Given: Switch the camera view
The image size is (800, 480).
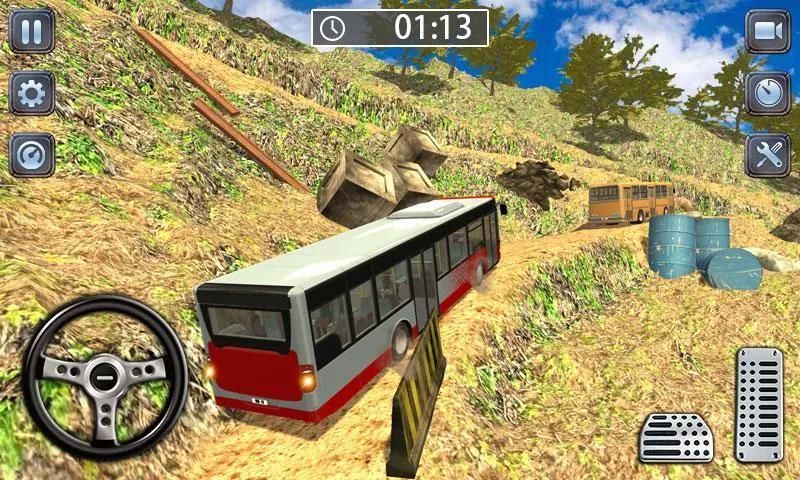Looking at the screenshot, I should click(767, 31).
